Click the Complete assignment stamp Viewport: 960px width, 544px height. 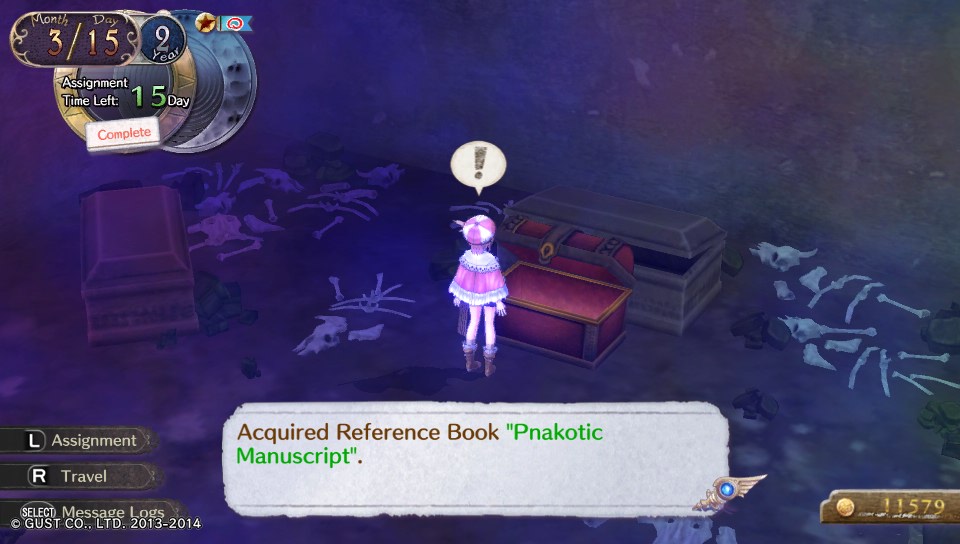(124, 133)
